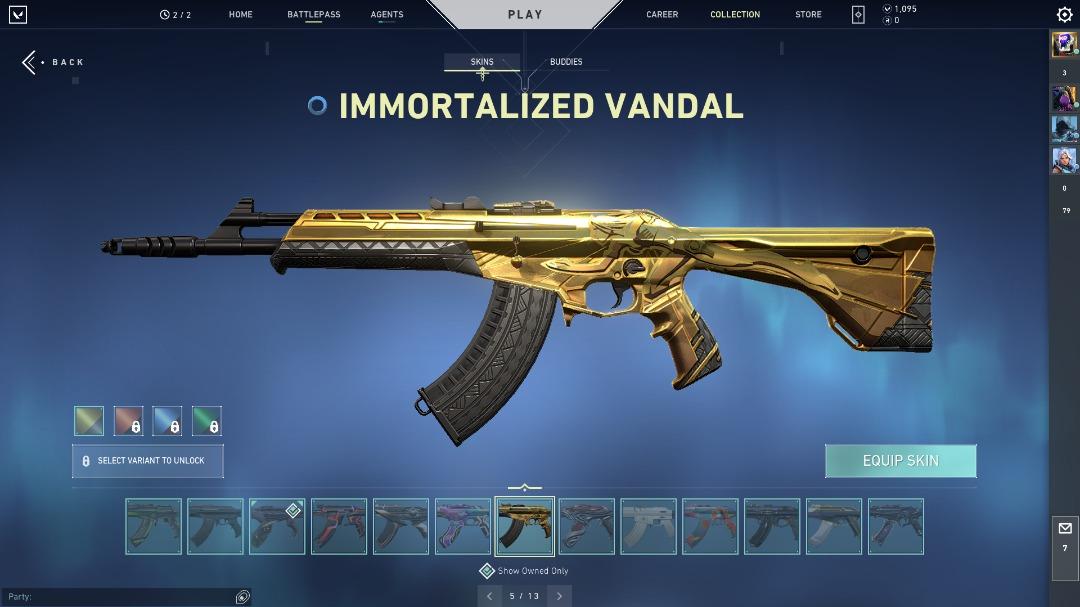Select the default gold variant swatch

pyautogui.click(x=89, y=421)
